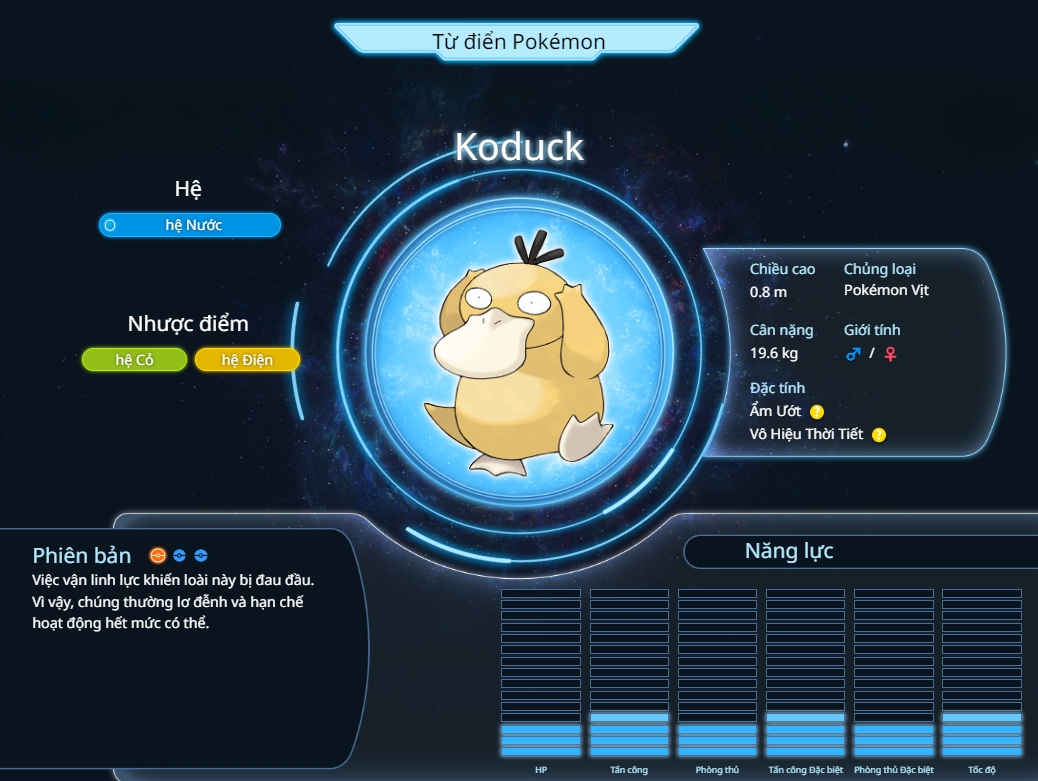This screenshot has height=781, width=1038.
Task: Show info for the Ẩm Ướt ability
Action: coord(817,411)
